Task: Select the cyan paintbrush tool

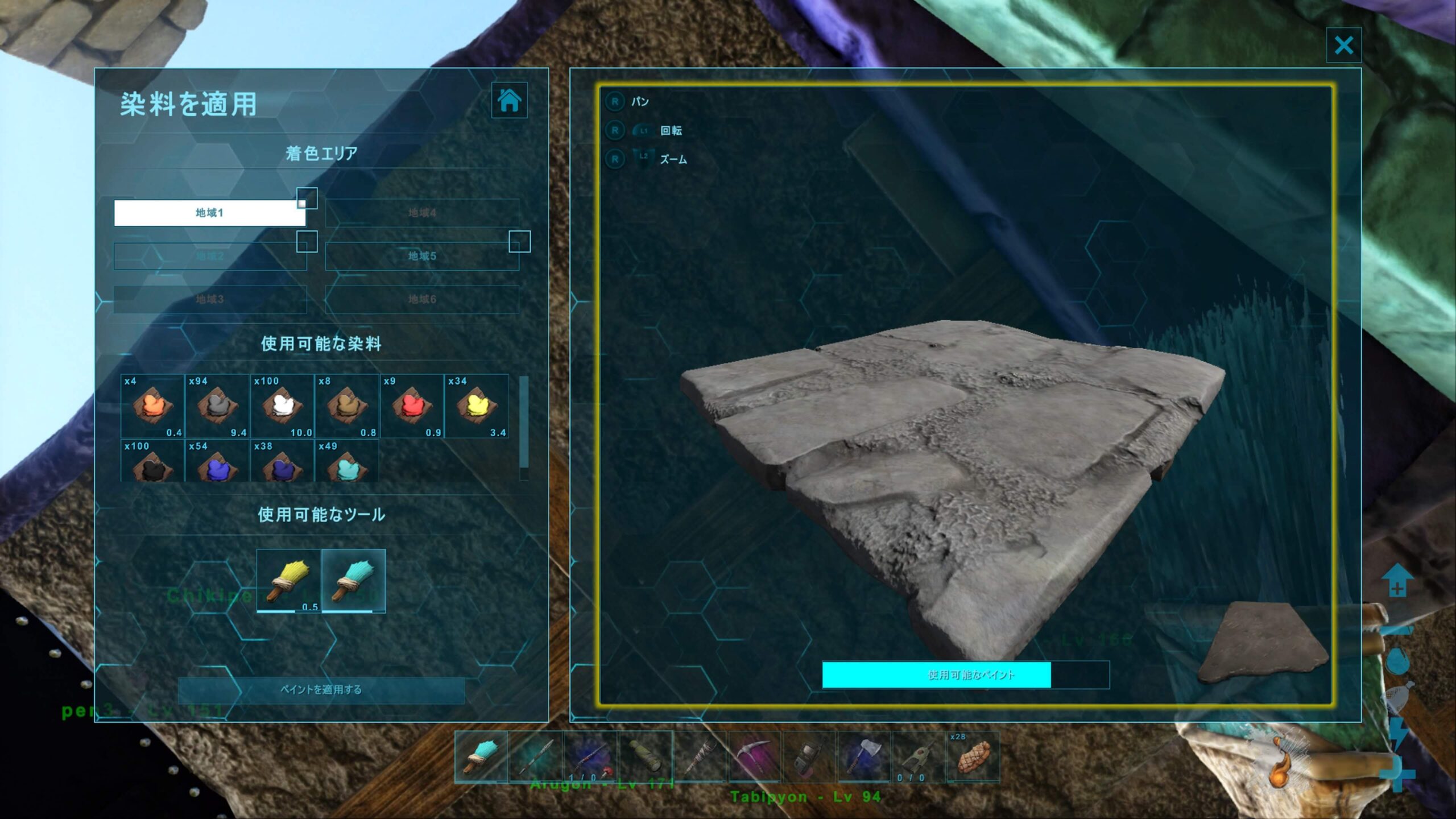Action: pyautogui.click(x=354, y=581)
